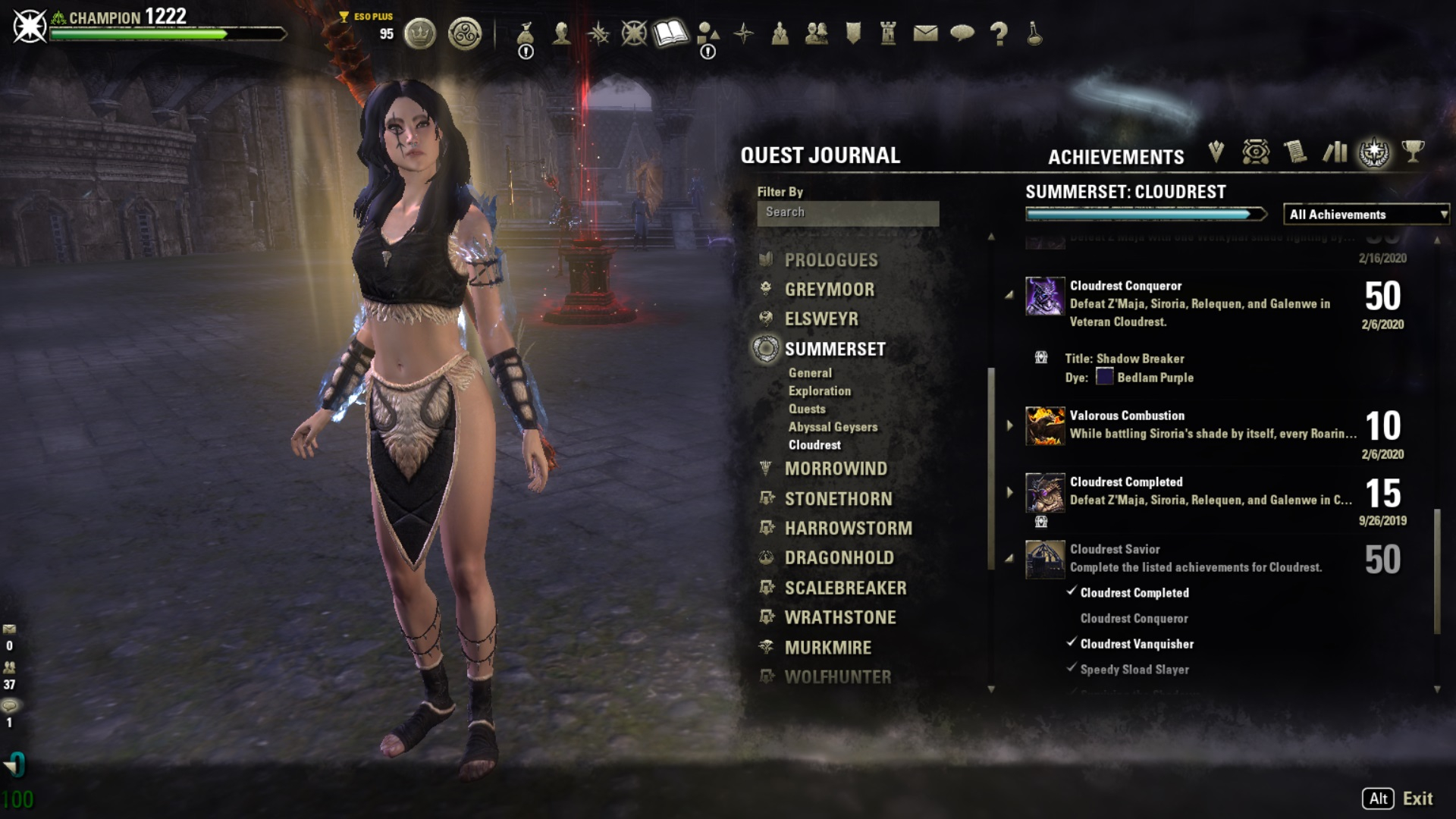Open the Crown Store icon
The image size is (1456, 819).
(421, 34)
